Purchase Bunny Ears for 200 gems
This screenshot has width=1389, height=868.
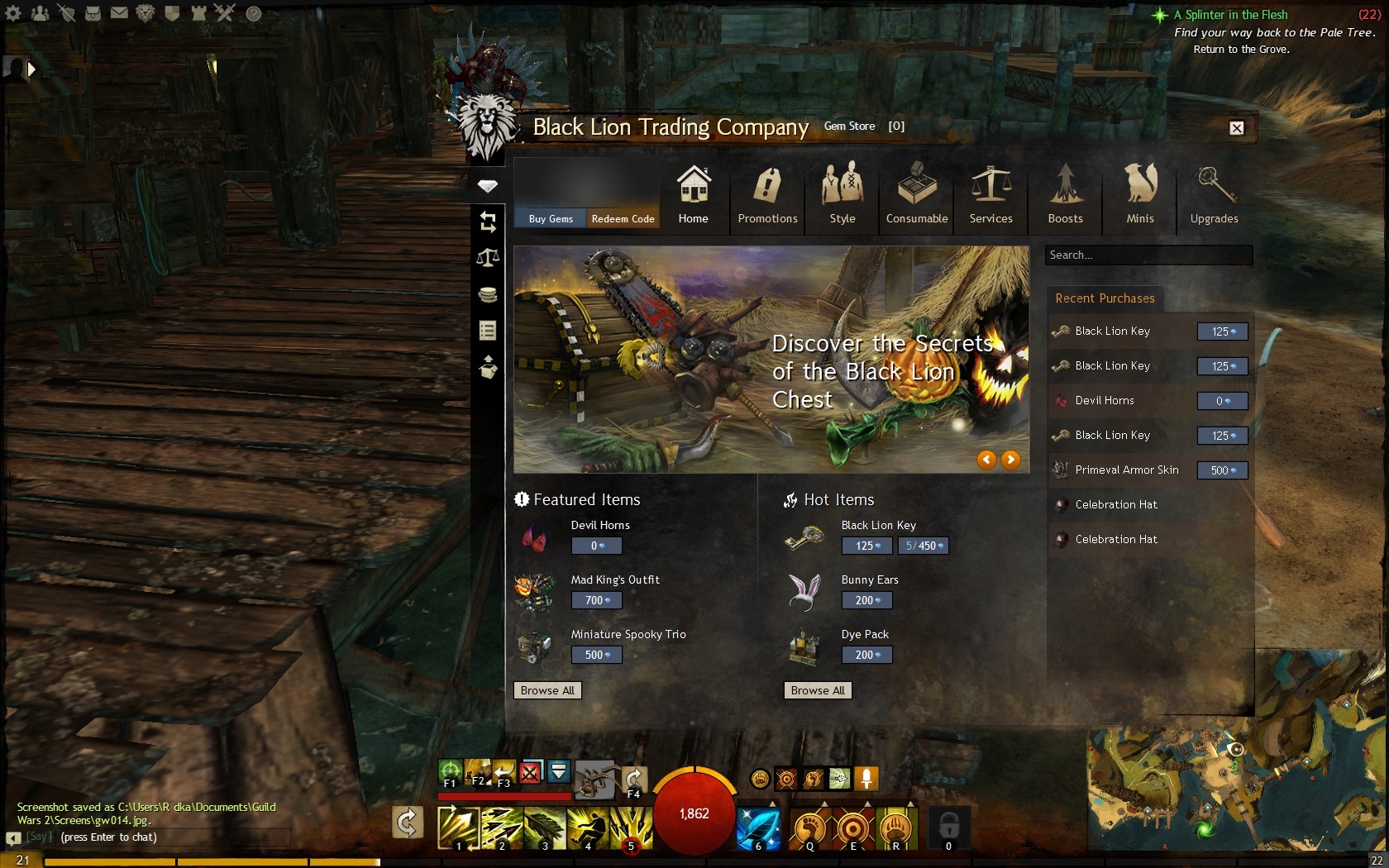click(x=866, y=600)
